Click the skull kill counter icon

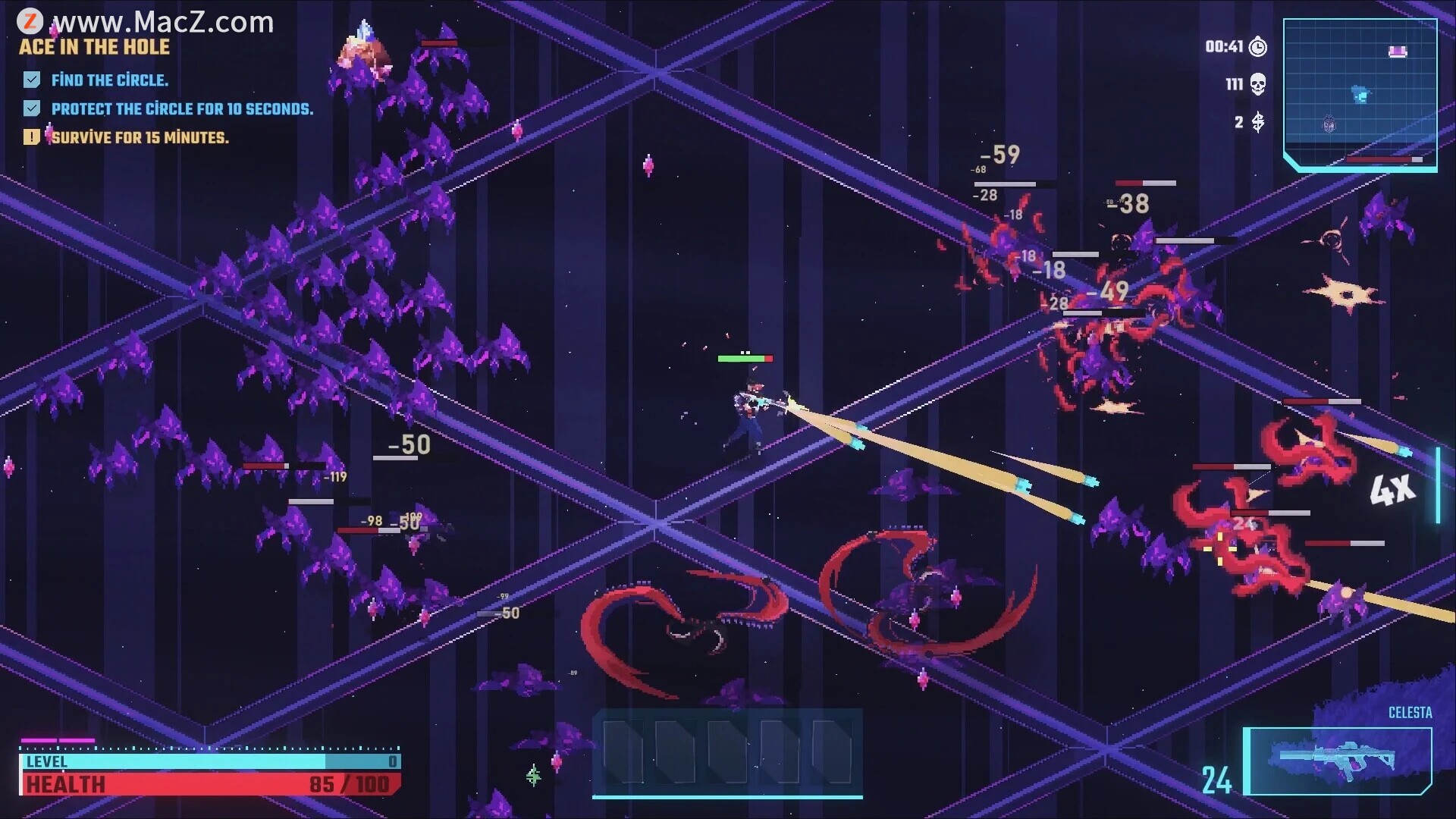[x=1257, y=84]
